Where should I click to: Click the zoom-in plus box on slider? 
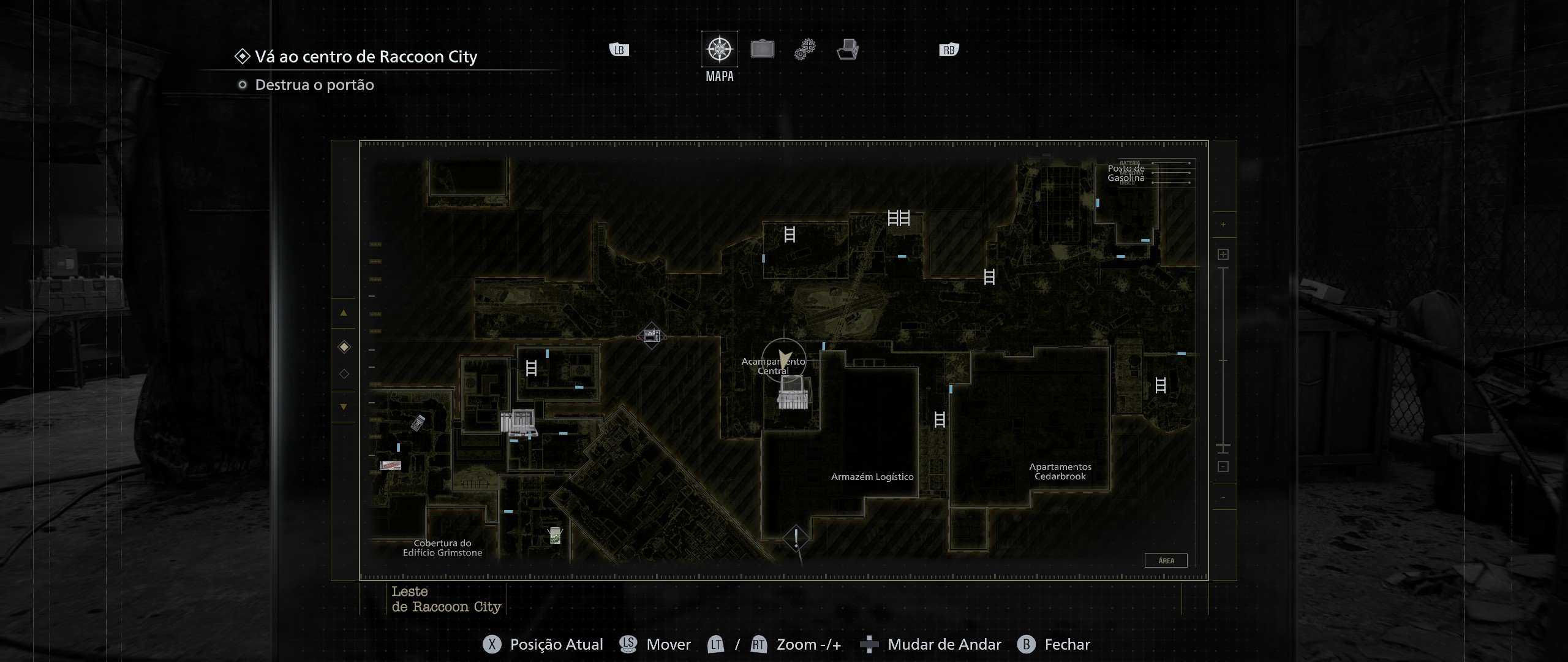[1223, 254]
